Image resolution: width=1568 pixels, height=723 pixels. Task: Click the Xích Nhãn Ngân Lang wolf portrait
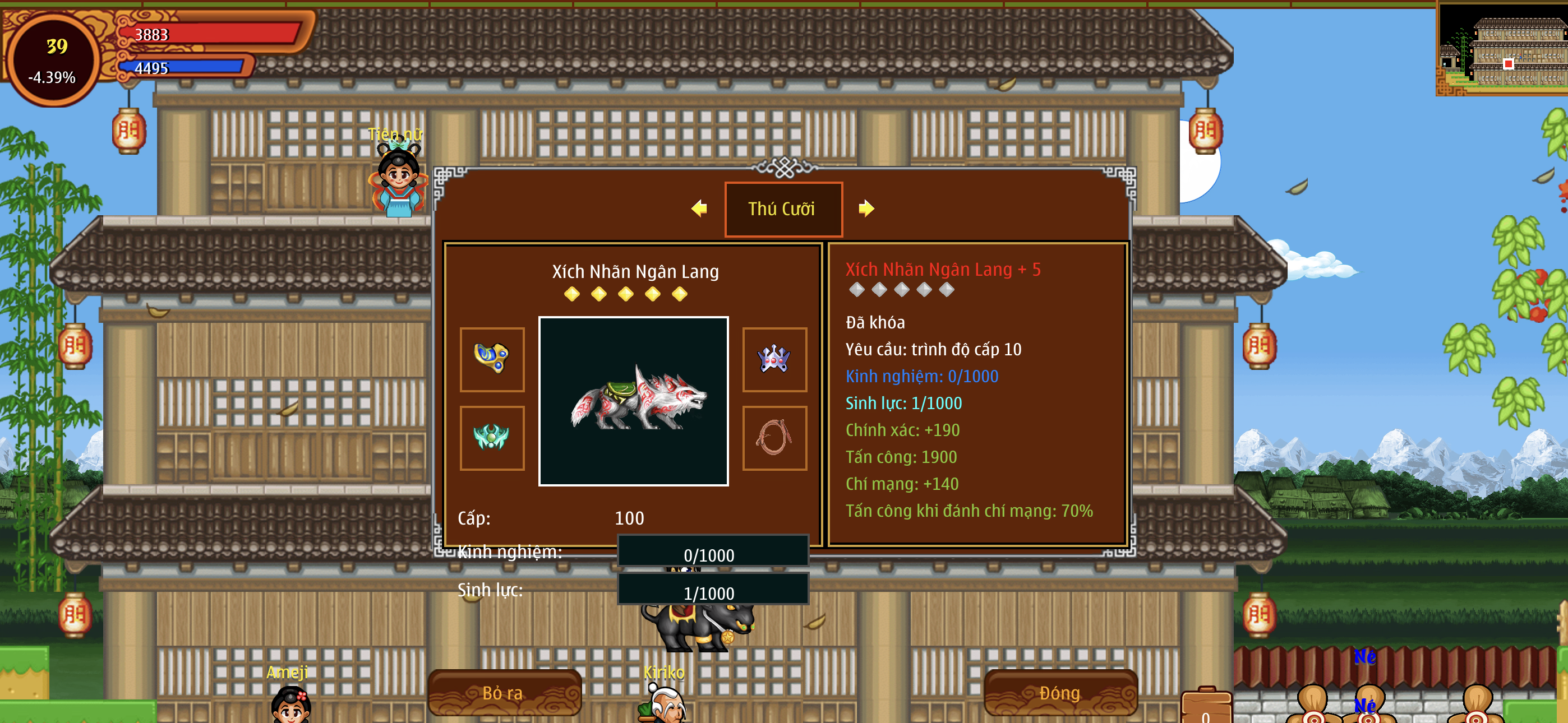tap(633, 401)
